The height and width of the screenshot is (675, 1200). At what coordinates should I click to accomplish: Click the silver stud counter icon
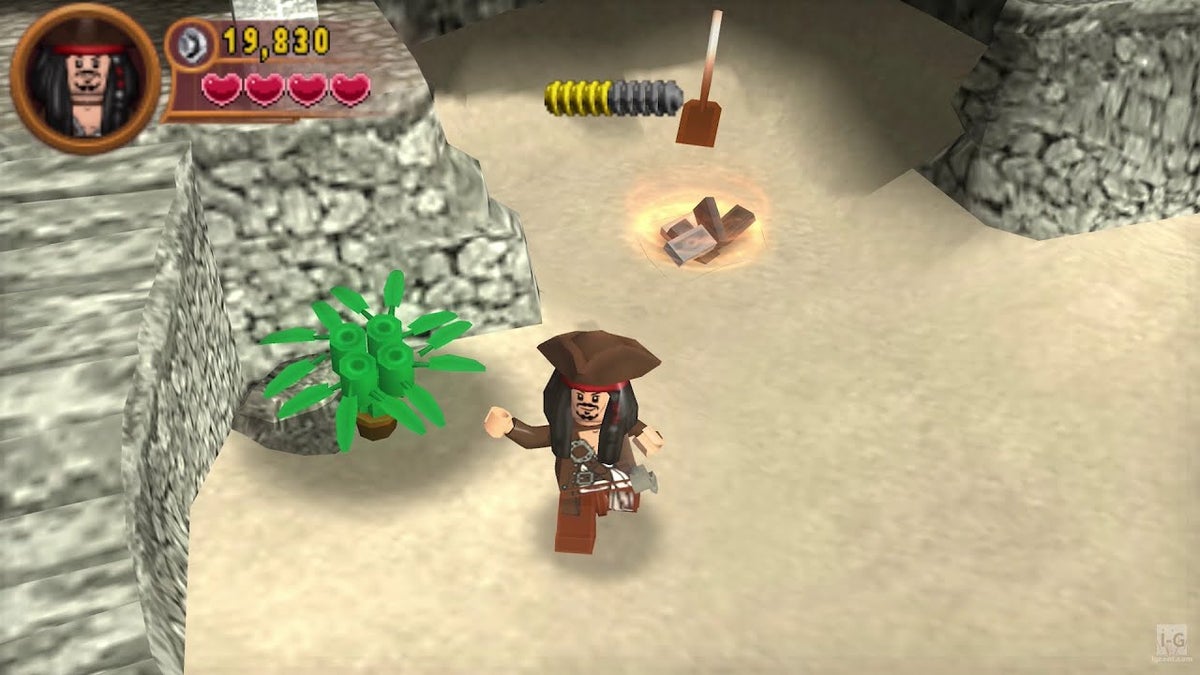click(190, 44)
